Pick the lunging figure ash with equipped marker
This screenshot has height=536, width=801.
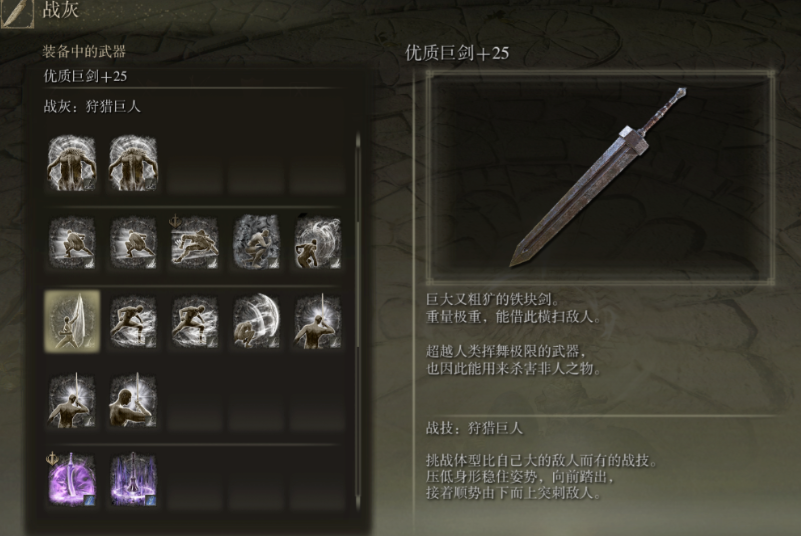(x=194, y=243)
